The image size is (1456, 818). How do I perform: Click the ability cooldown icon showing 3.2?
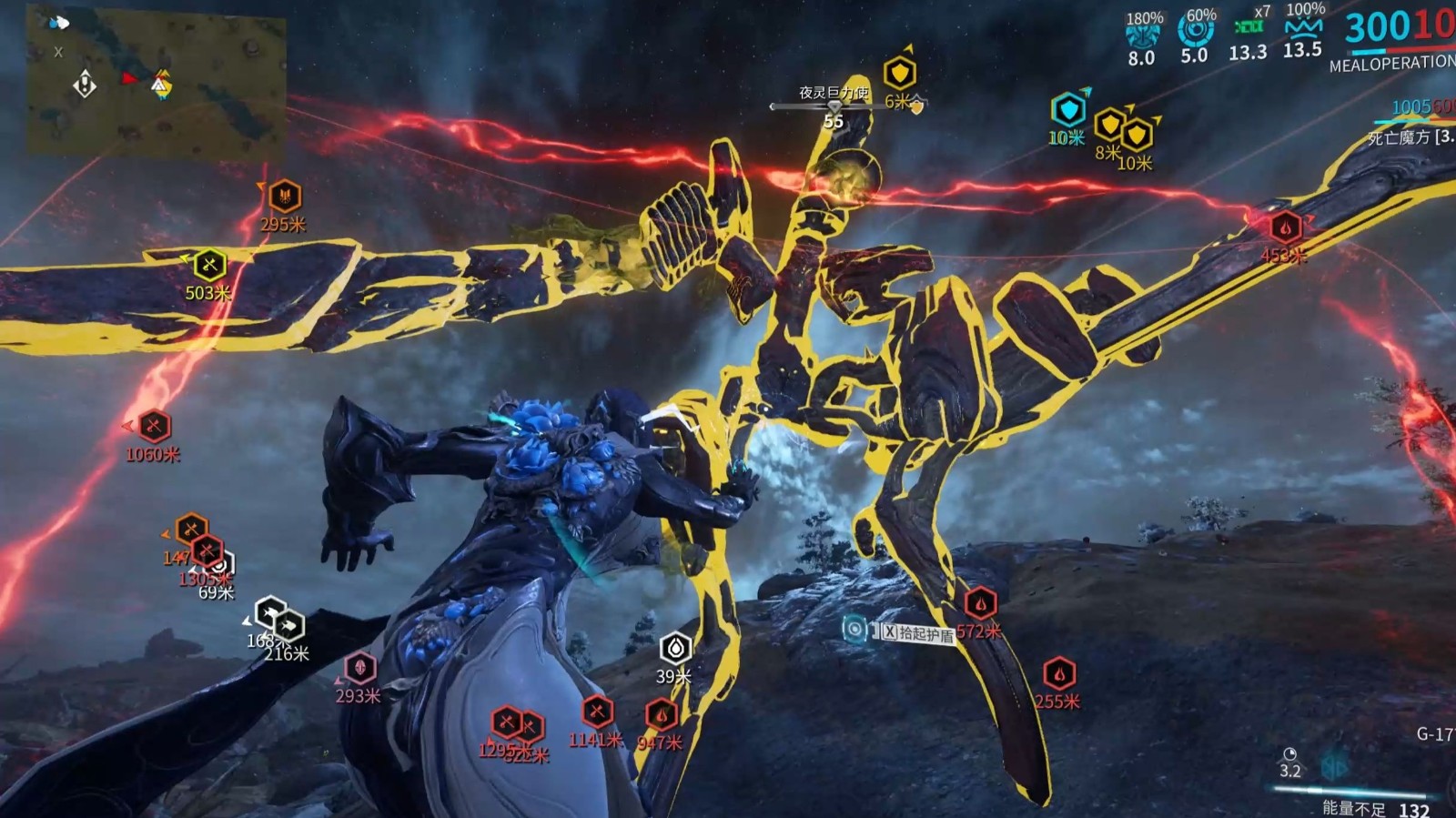1289,754
